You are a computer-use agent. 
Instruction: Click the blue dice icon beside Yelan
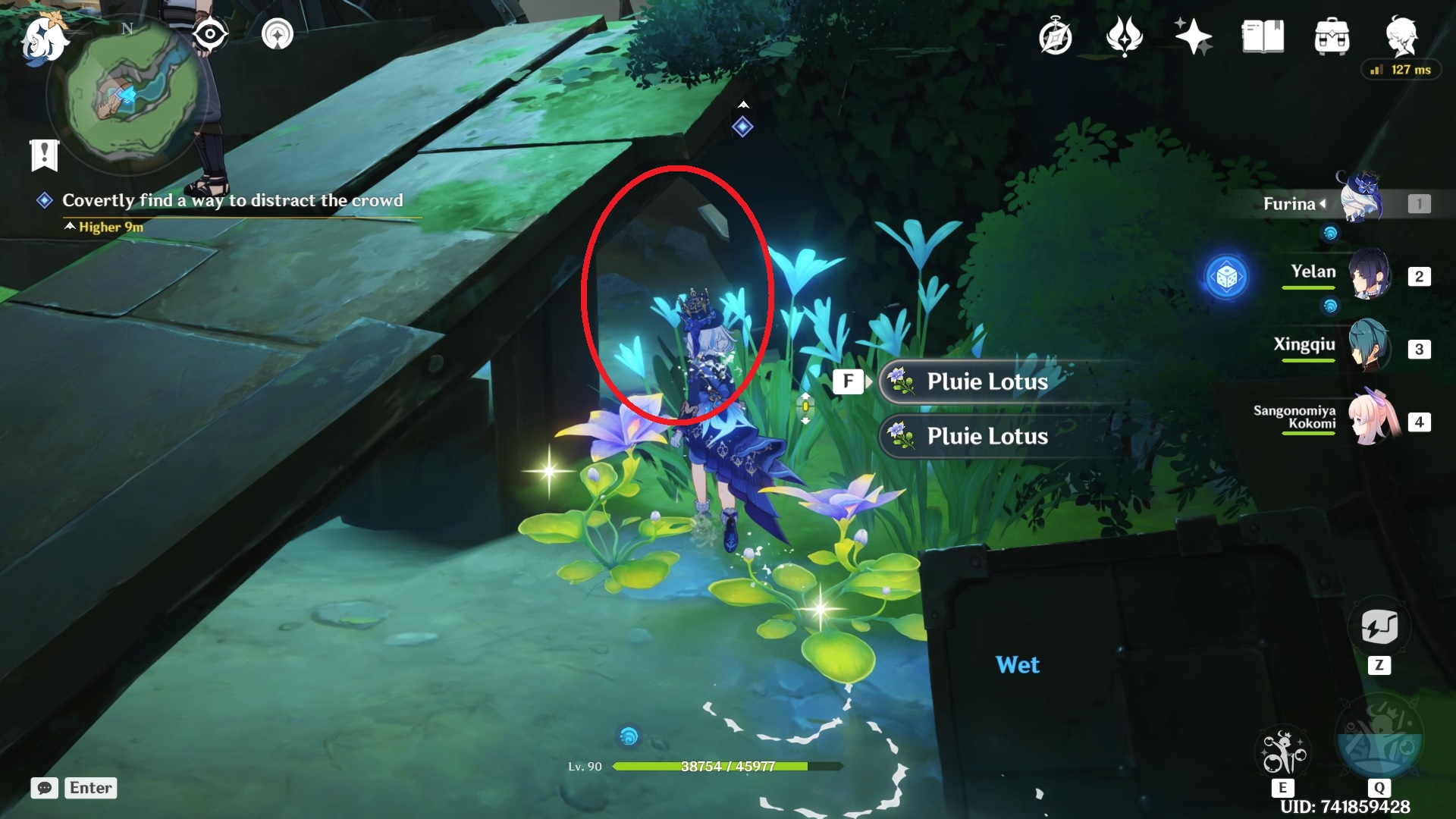[x=1226, y=278]
